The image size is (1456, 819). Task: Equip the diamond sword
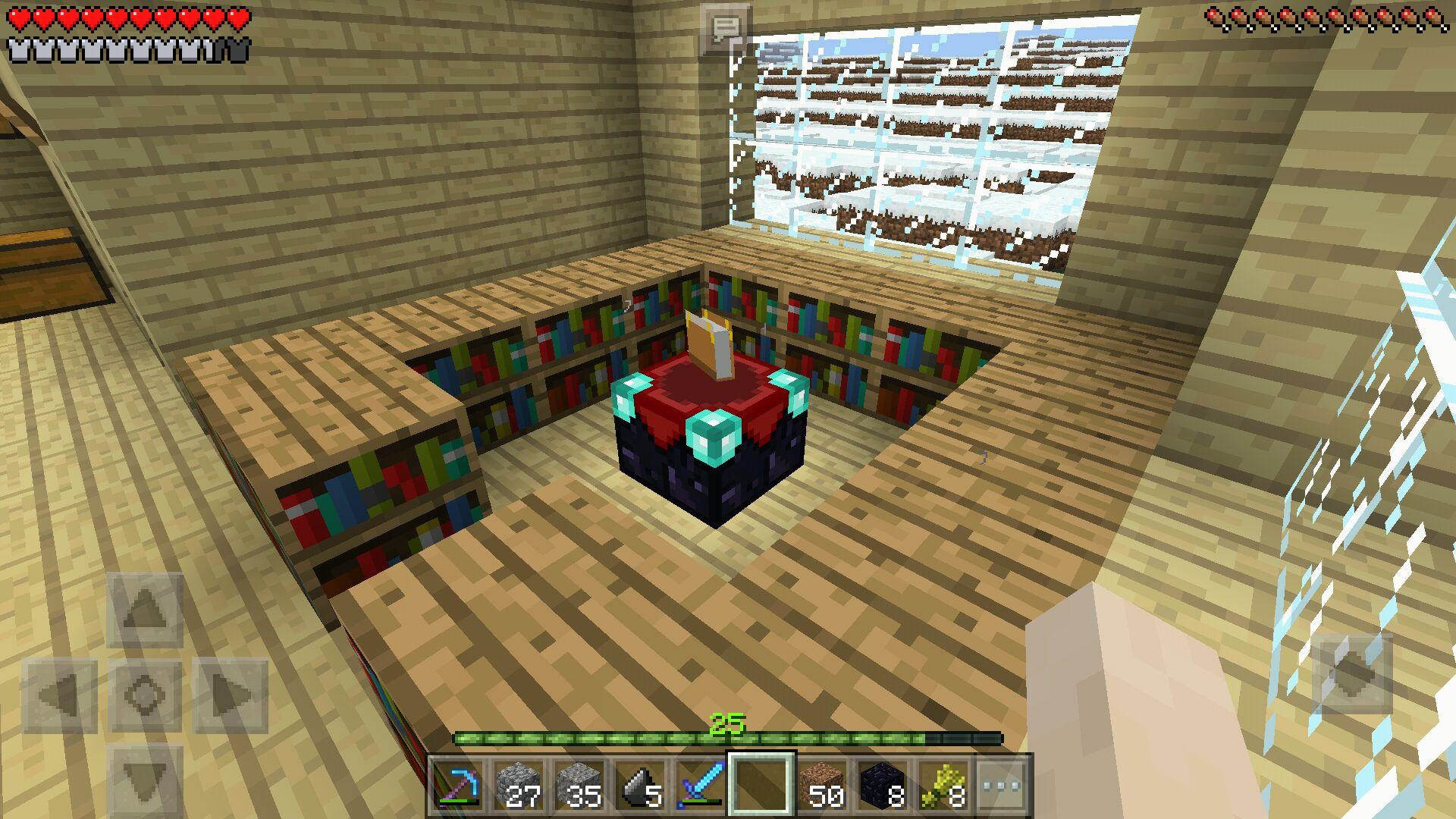pos(701,786)
